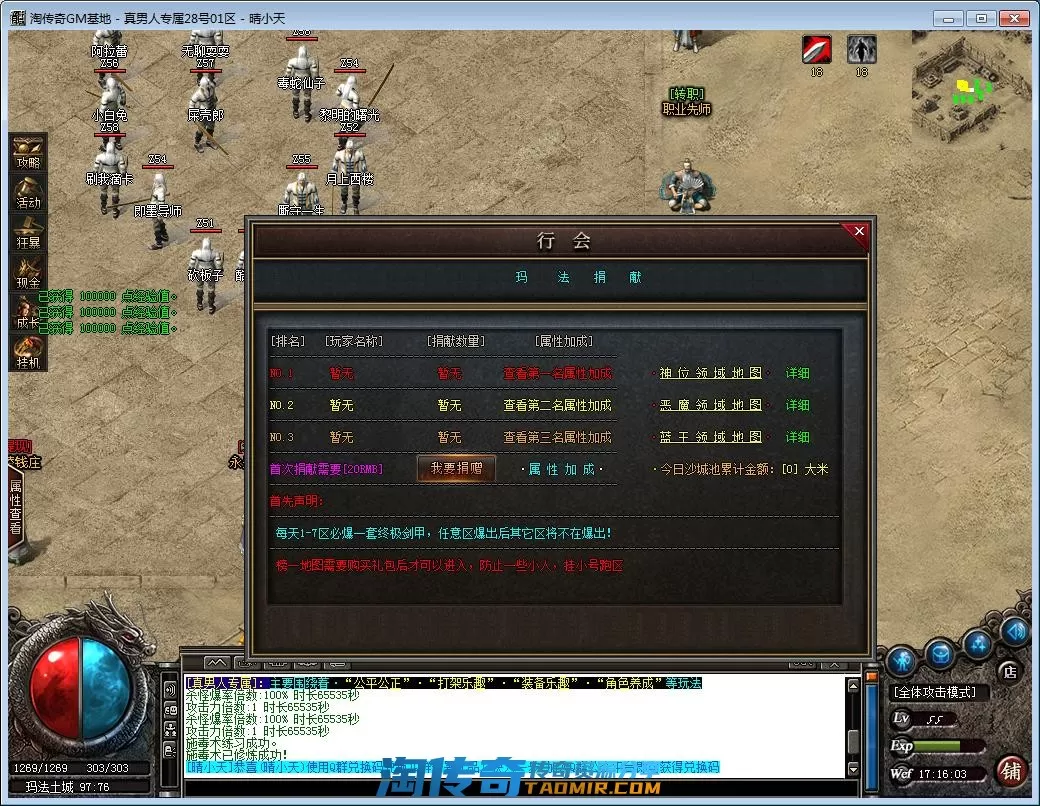View the first-place attribute bonus link
The width and height of the screenshot is (1040, 806).
point(557,374)
